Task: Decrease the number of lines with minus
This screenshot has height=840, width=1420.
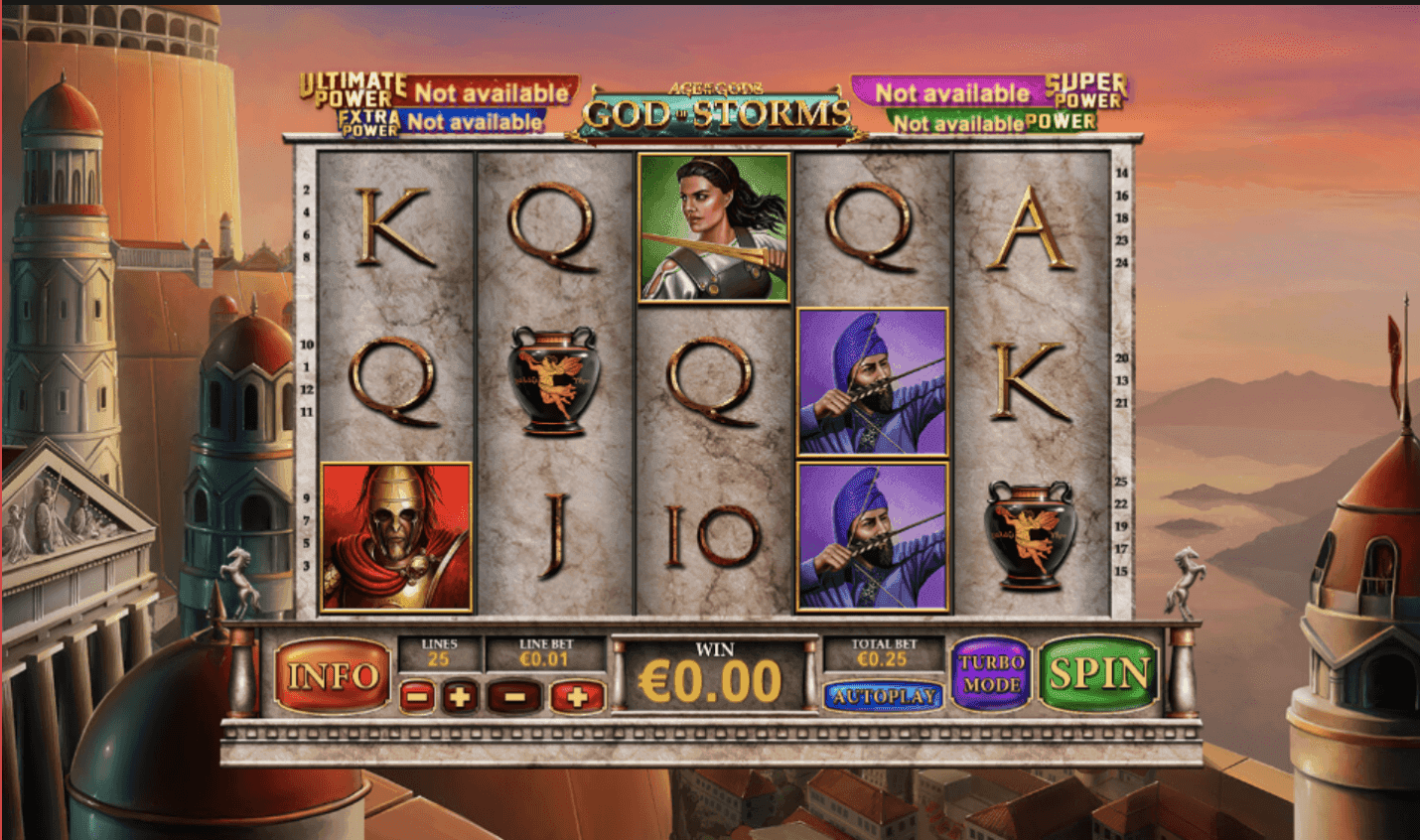Action: tap(417, 697)
